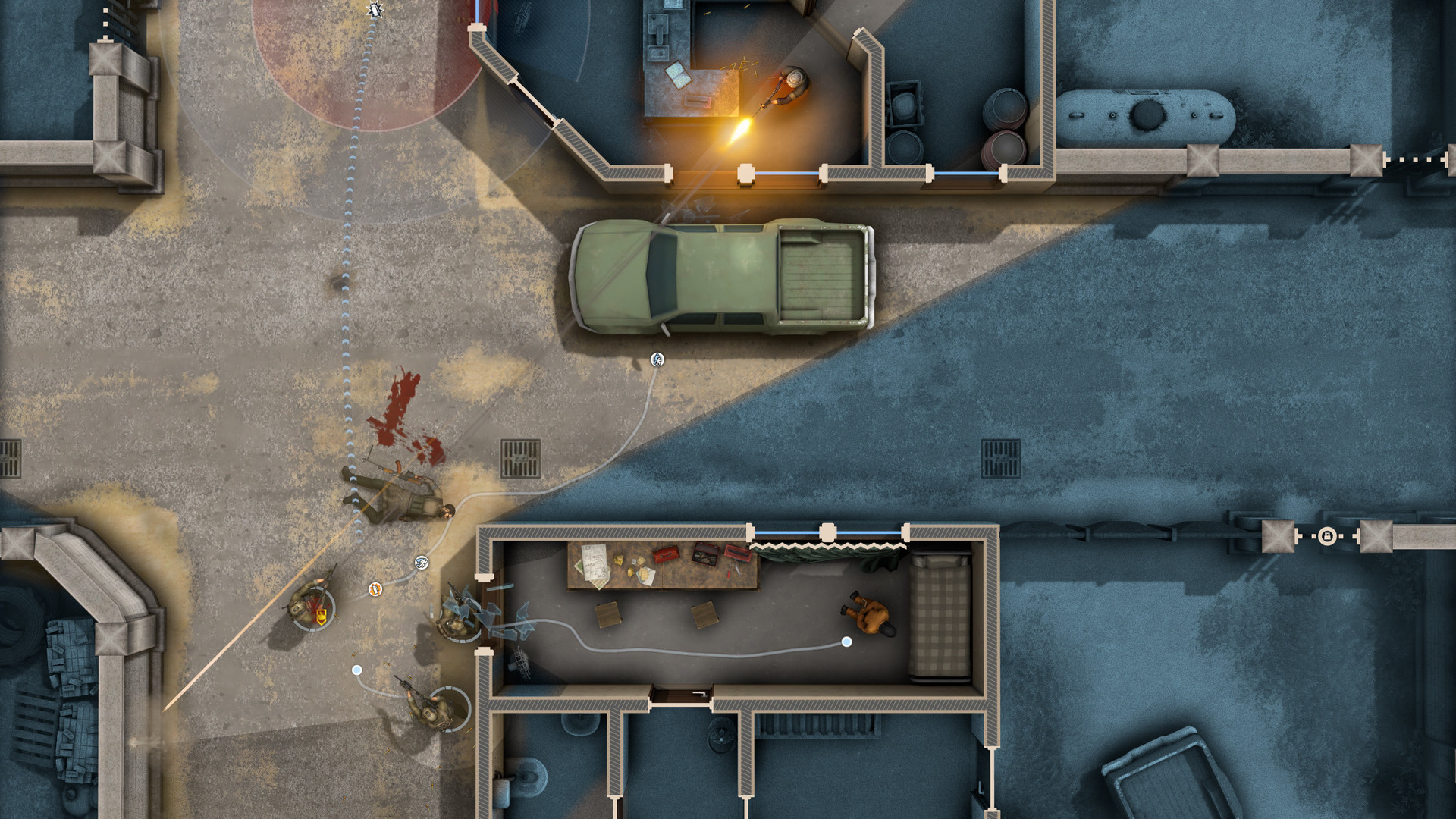1456x819 pixels.
Task: Click the fuel tank in the upper-right yard
Action: coord(1145,114)
